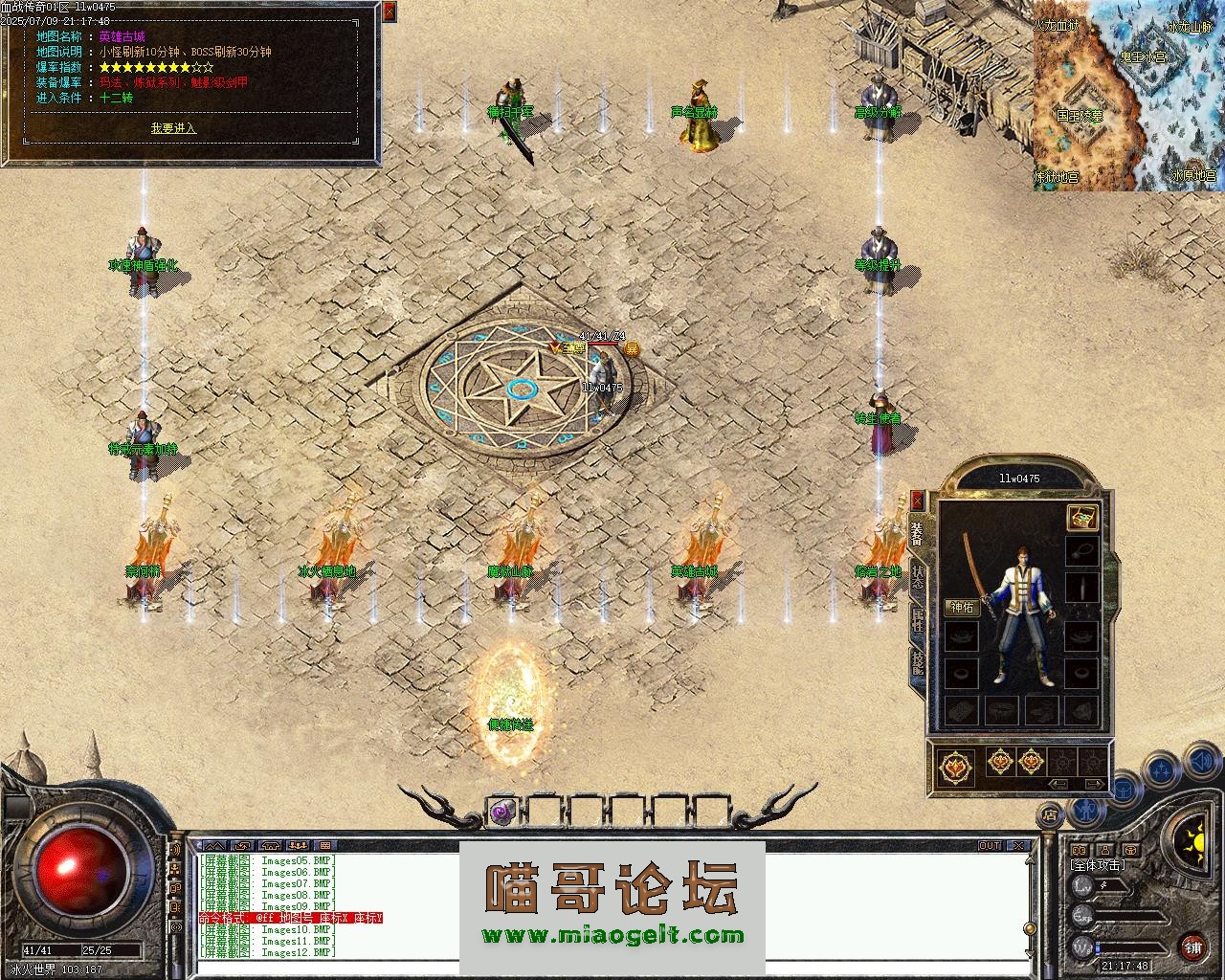Close the map info panel
The image size is (1225, 980).
389,11
